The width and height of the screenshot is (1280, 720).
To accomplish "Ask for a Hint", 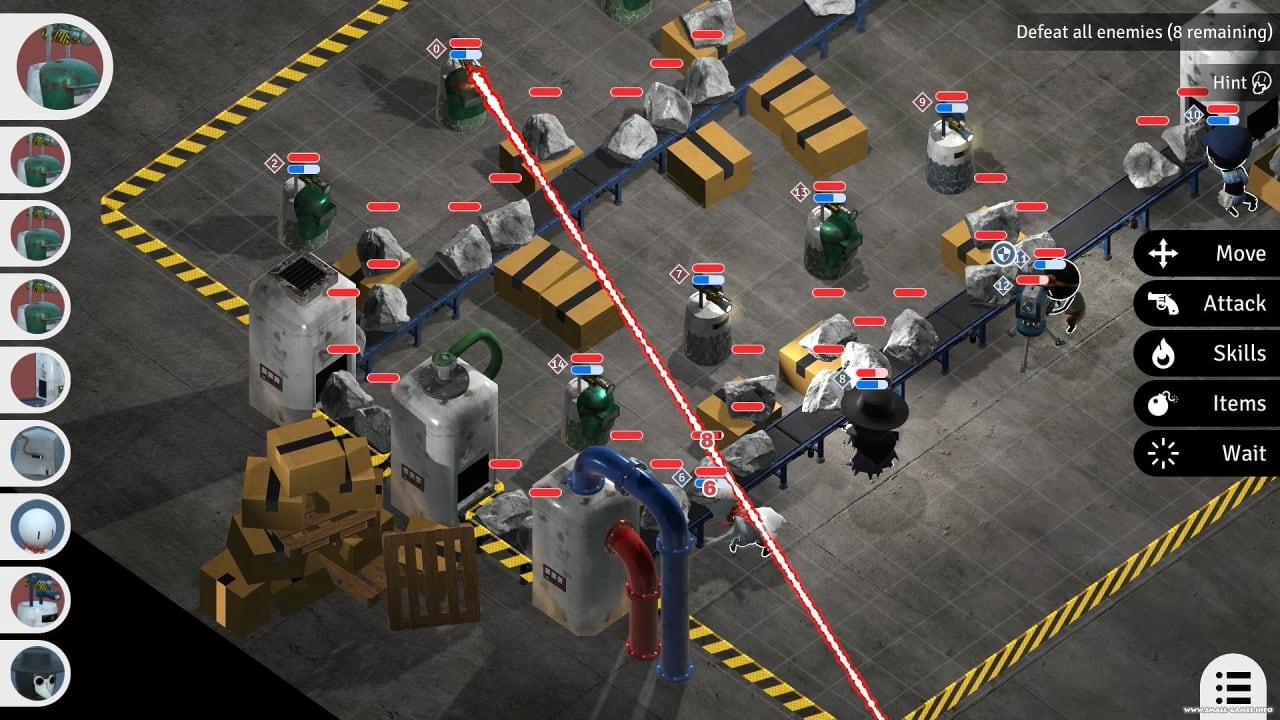I will [1240, 83].
